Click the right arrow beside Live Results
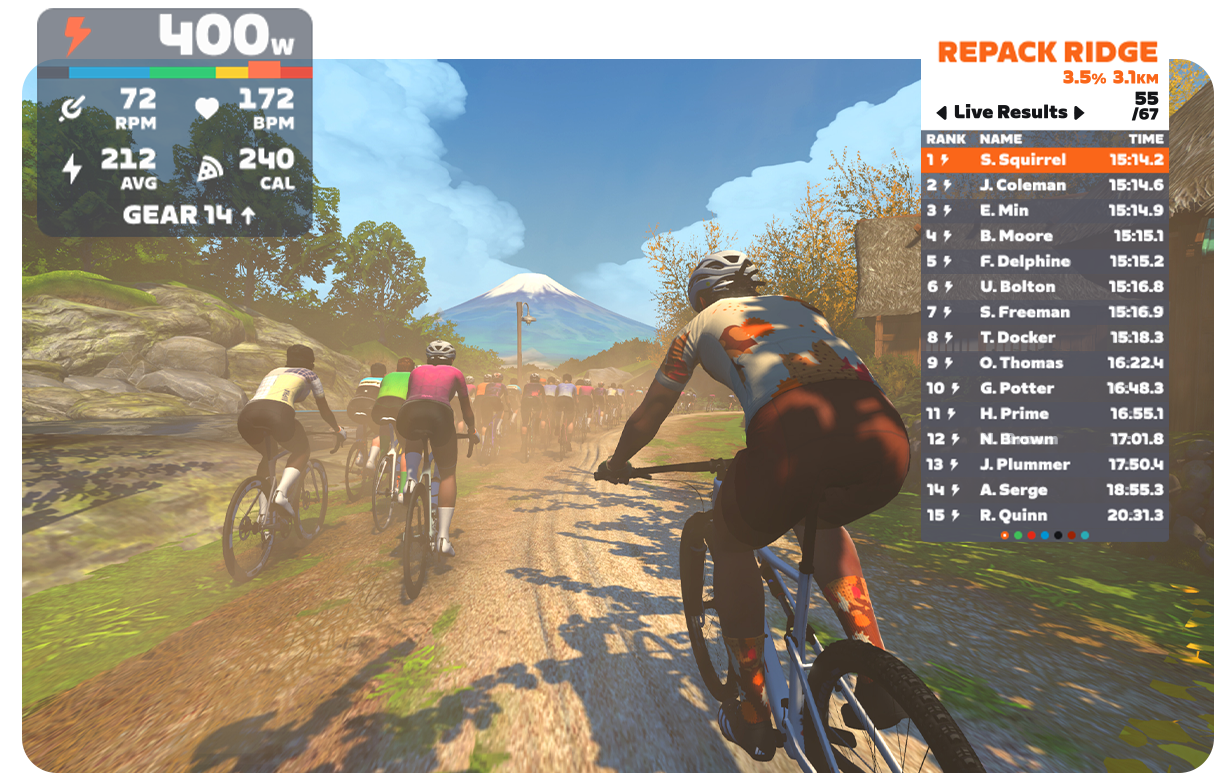 tap(1079, 112)
